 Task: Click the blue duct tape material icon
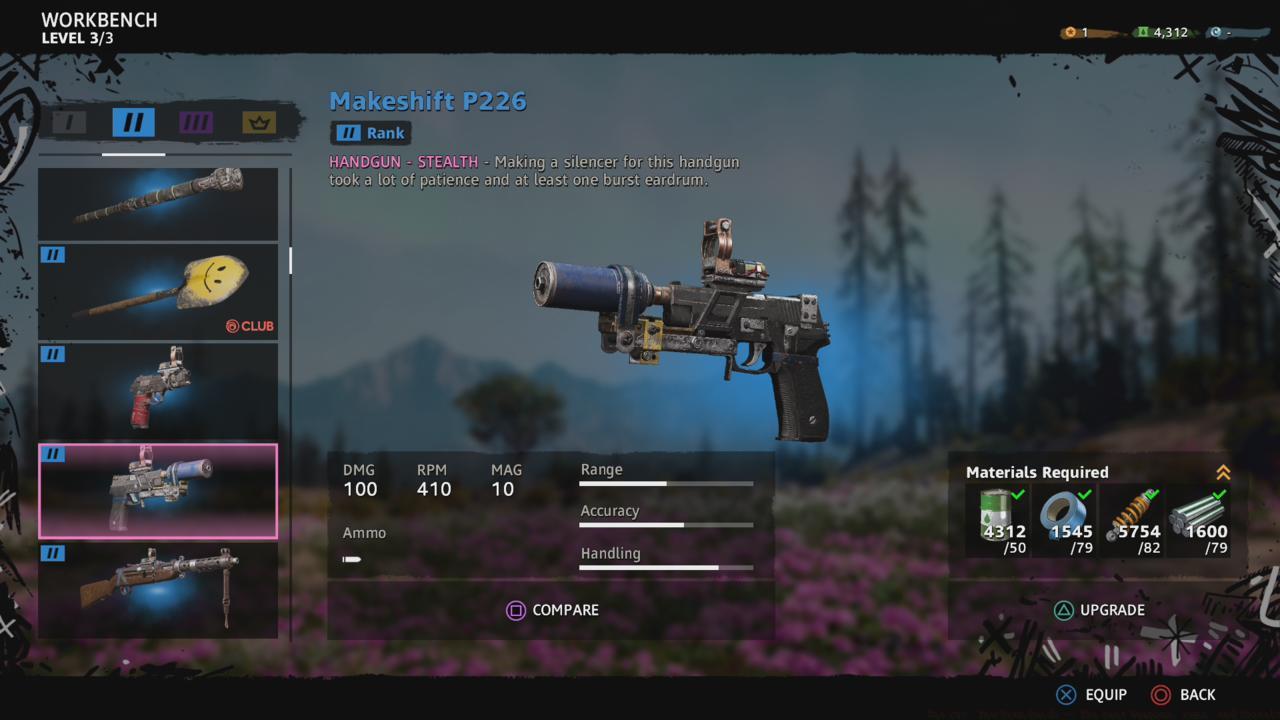pyautogui.click(x=1063, y=512)
